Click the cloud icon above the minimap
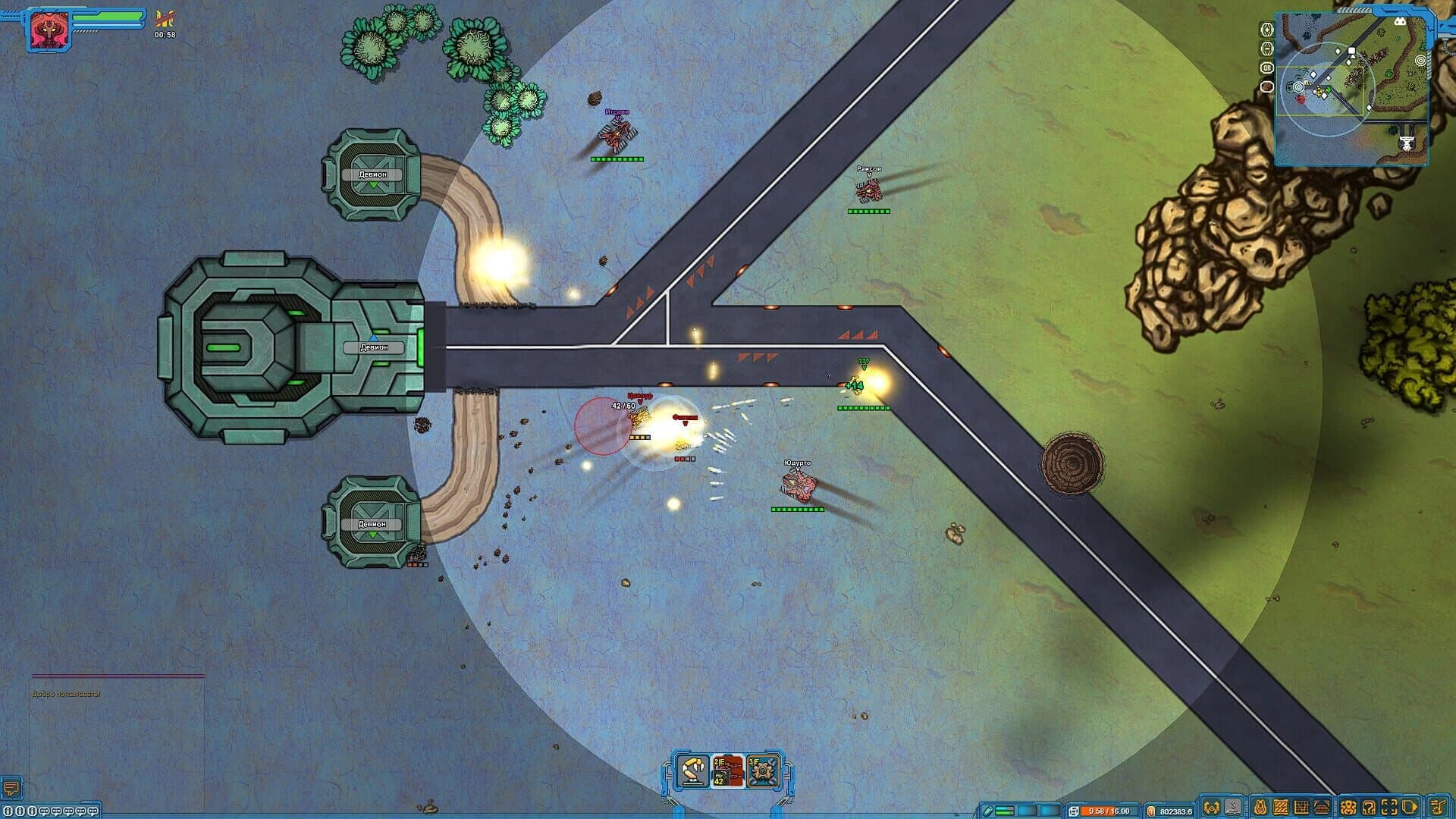The image size is (1456, 819). point(1401,21)
